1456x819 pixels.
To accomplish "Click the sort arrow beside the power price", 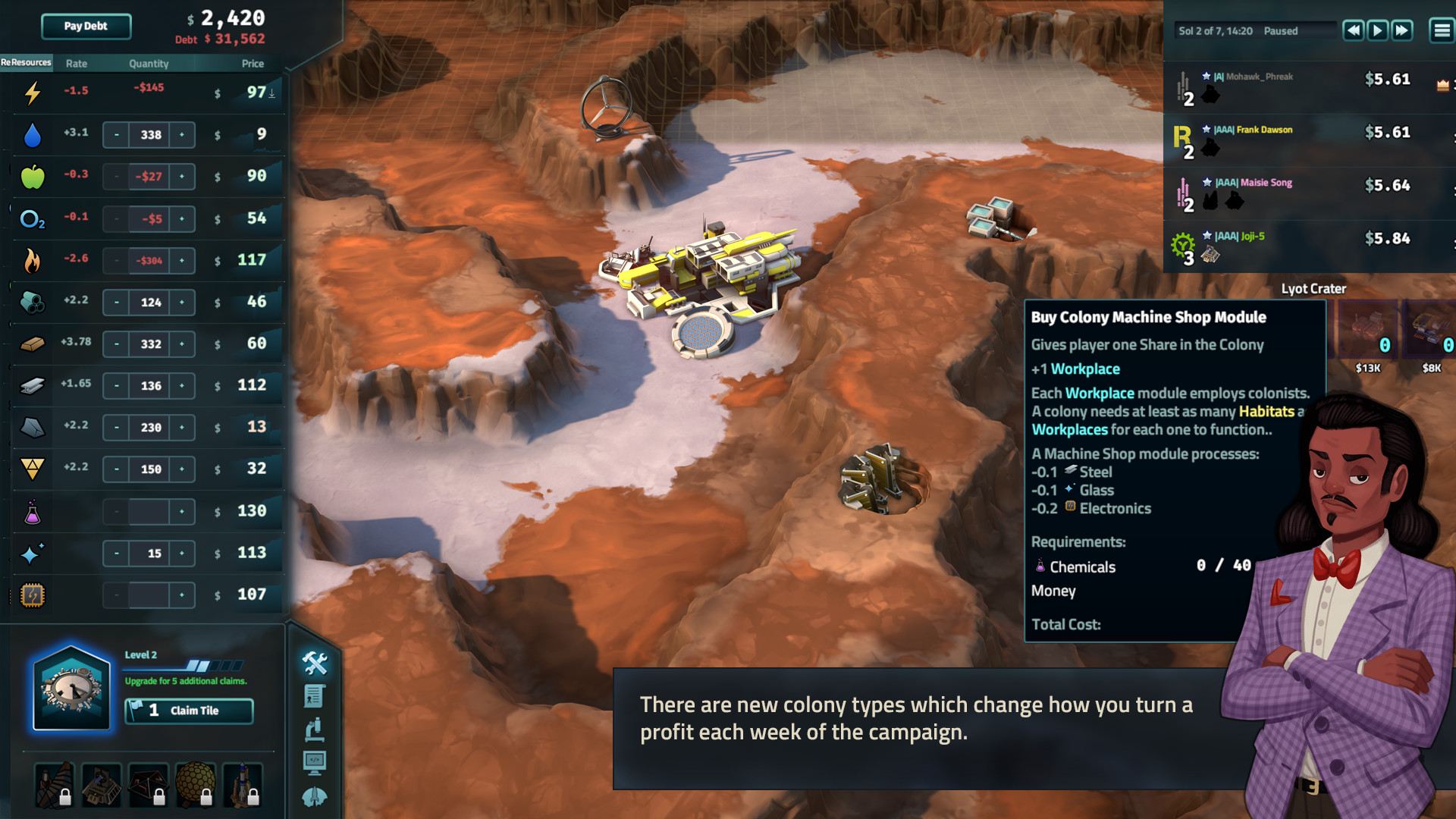I will [x=271, y=95].
